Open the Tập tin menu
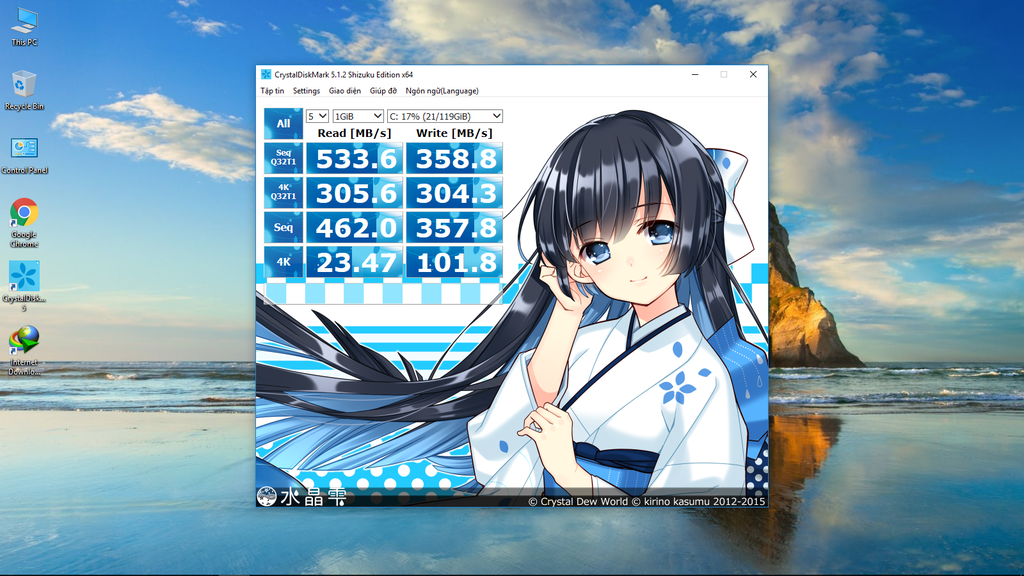 click(272, 91)
